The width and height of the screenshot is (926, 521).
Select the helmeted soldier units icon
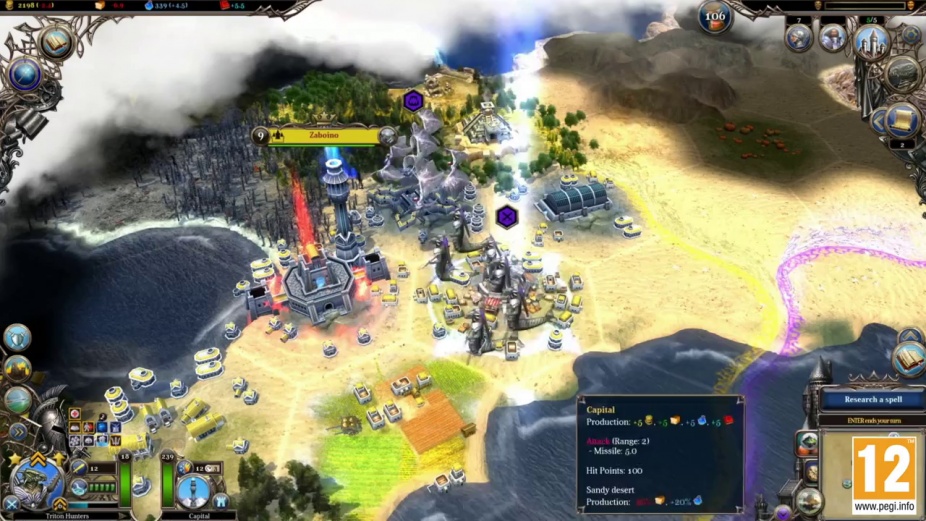[798, 38]
